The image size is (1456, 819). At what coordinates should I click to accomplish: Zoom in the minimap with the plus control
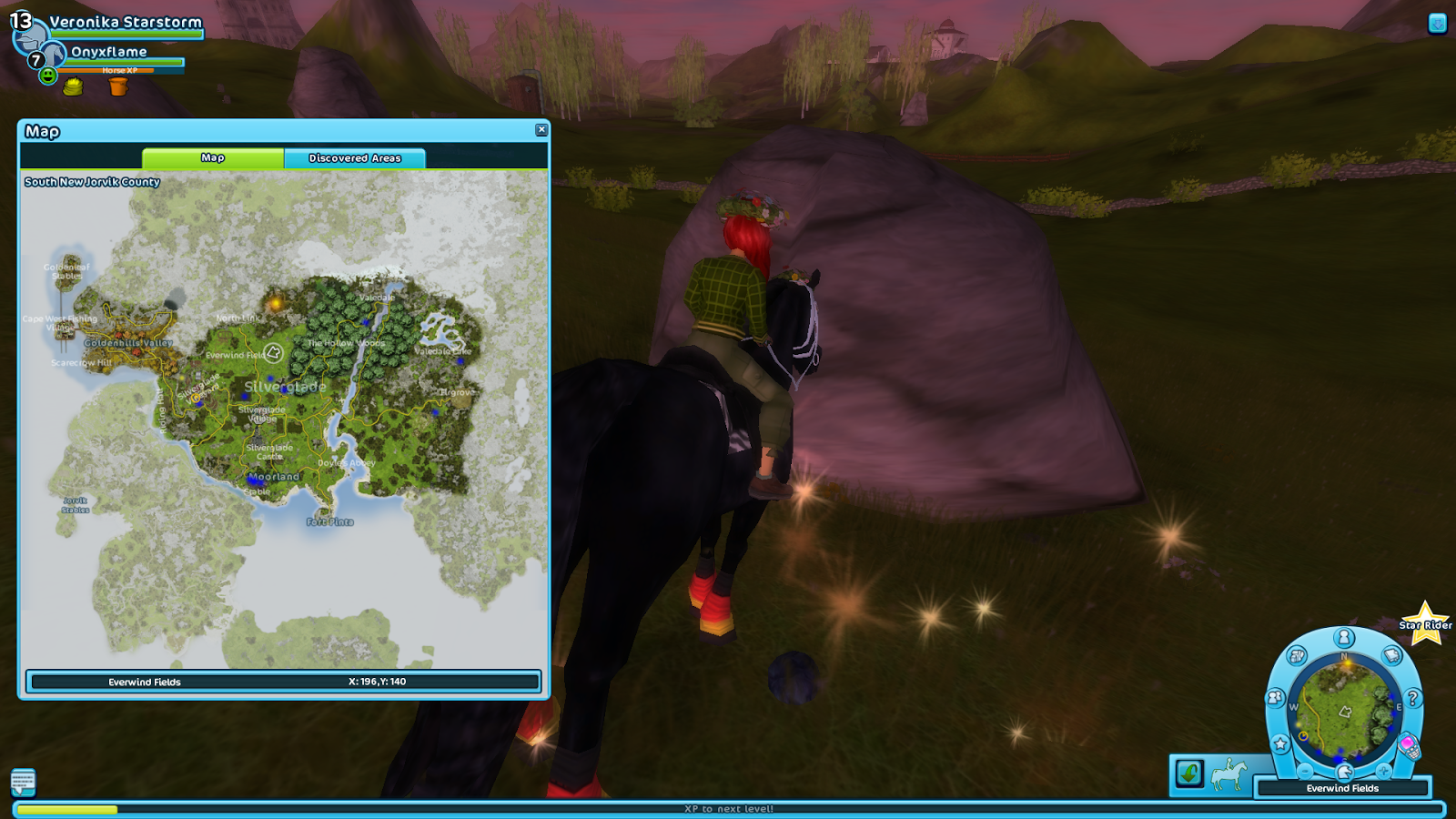1383,772
